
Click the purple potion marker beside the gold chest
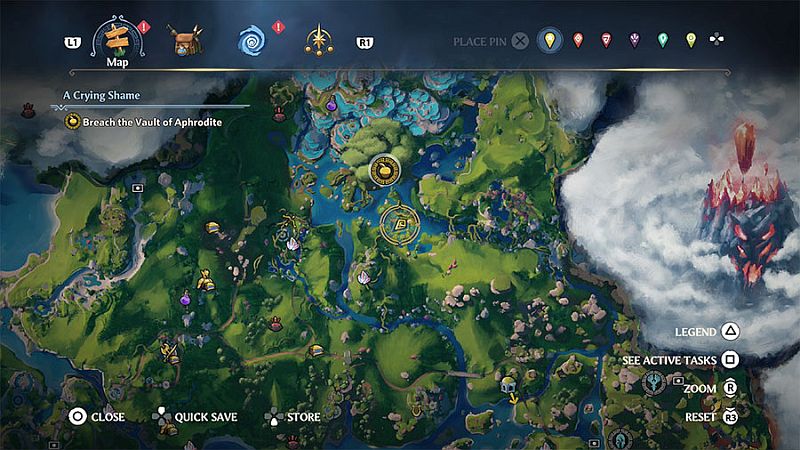185,298
